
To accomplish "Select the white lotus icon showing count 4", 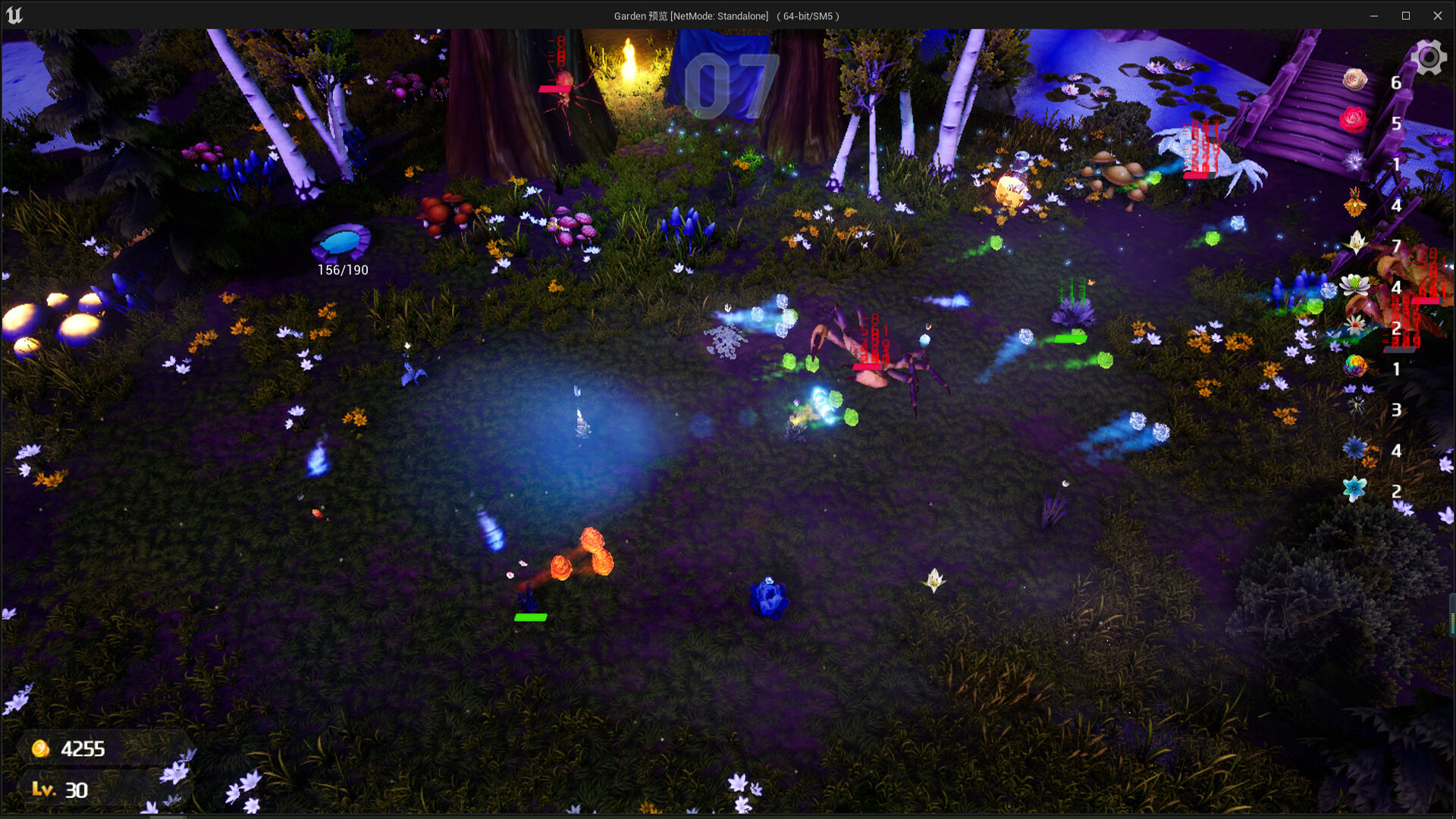I will (x=1355, y=284).
